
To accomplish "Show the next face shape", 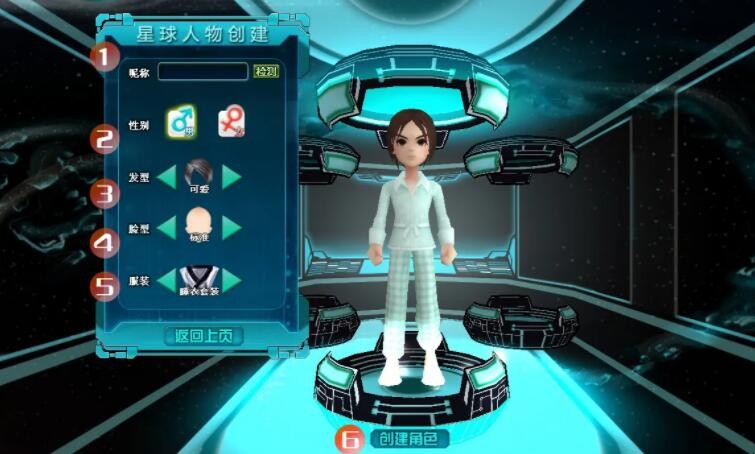I will coord(232,227).
